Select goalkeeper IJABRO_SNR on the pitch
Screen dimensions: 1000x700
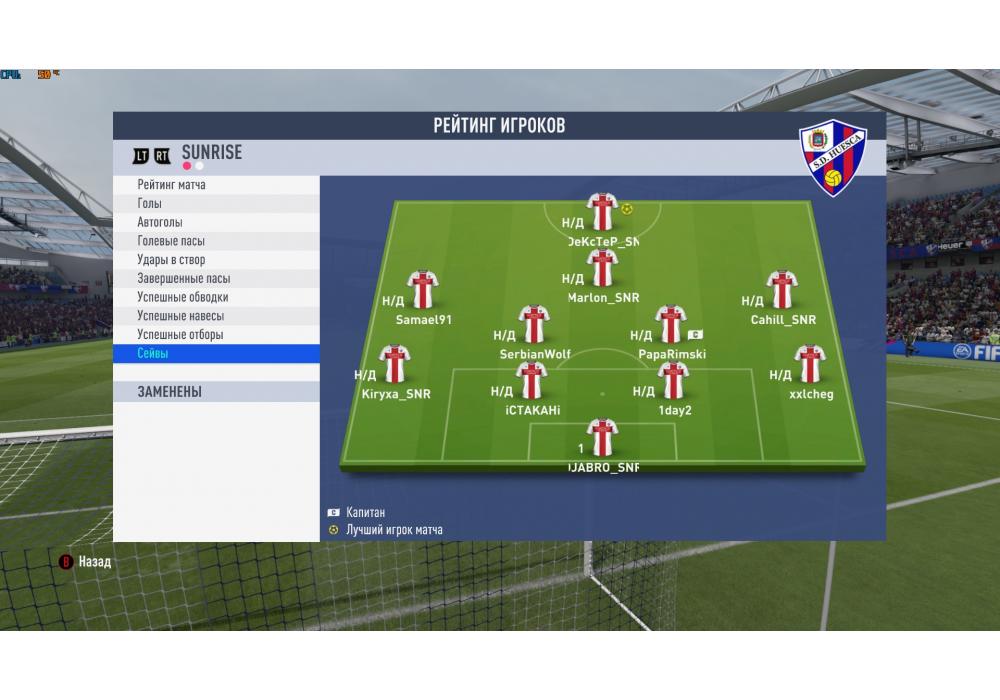(x=602, y=438)
